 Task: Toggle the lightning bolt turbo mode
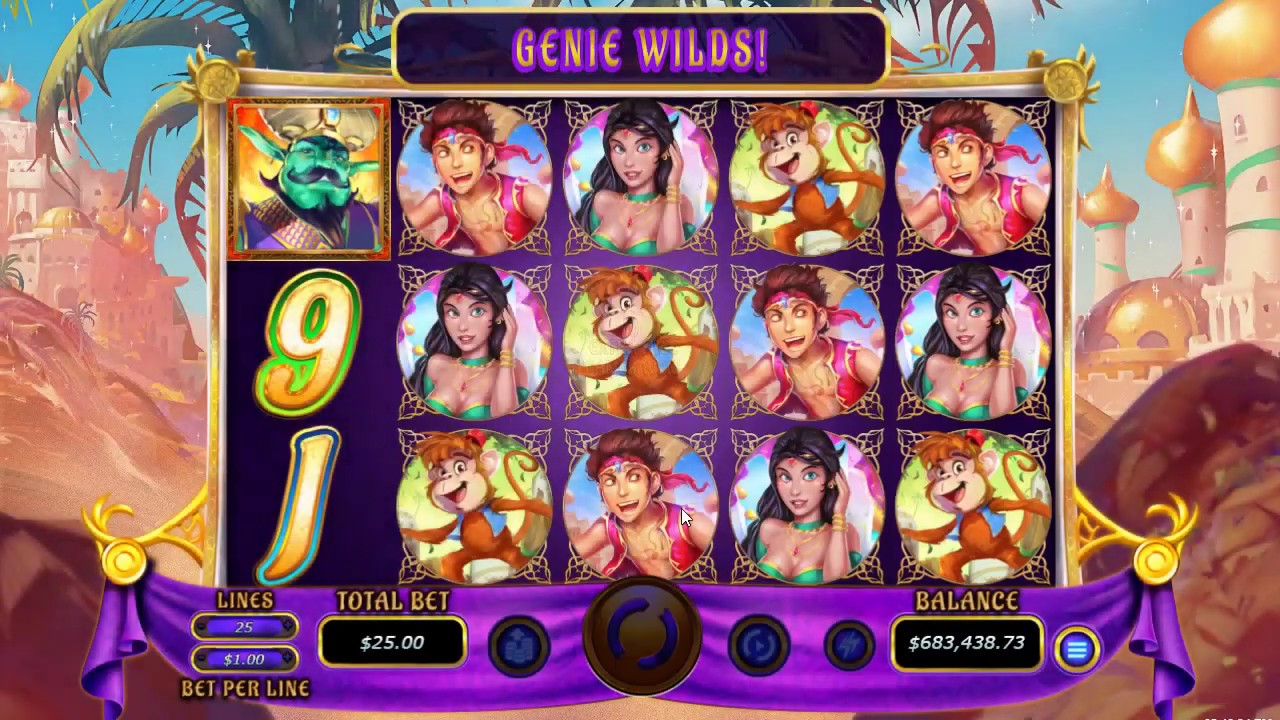849,646
